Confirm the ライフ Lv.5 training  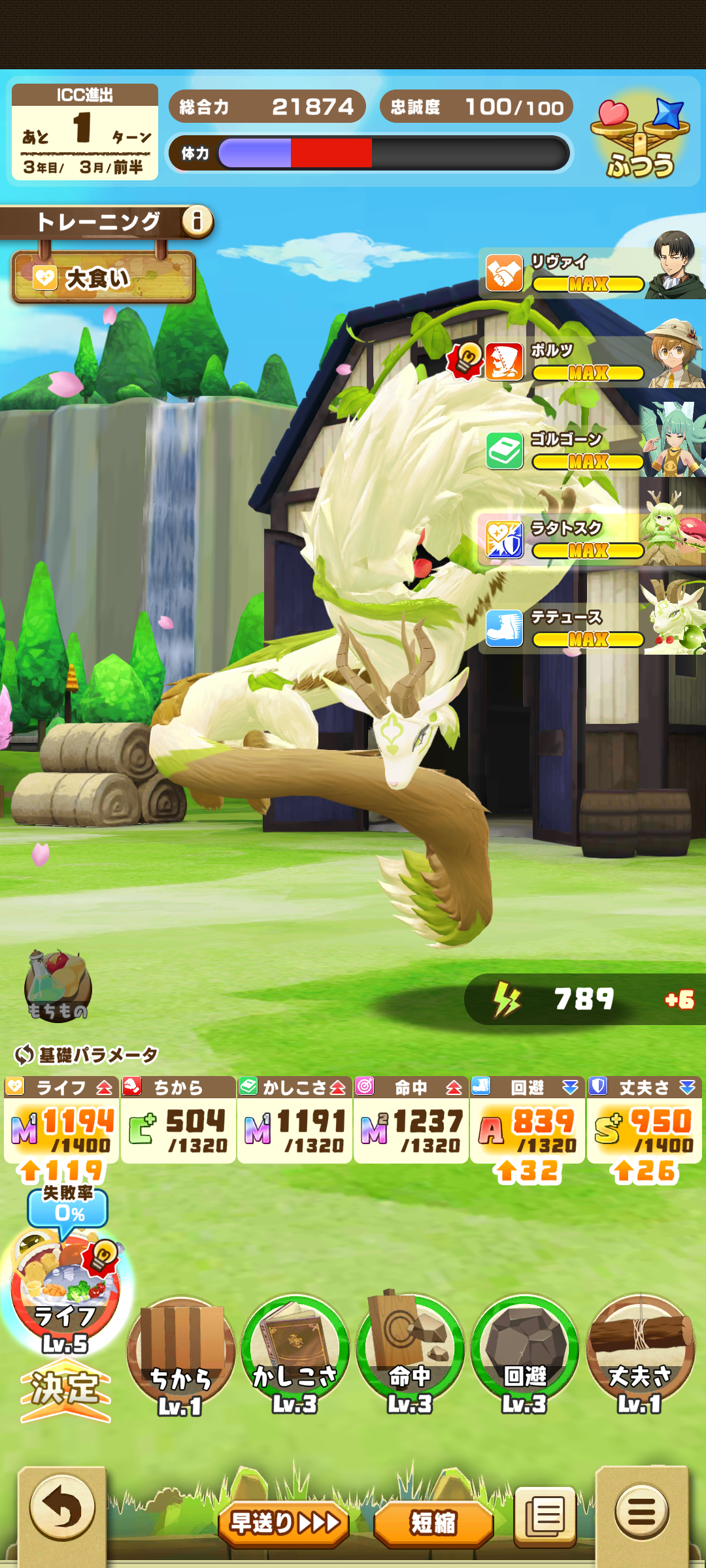click(x=65, y=1388)
